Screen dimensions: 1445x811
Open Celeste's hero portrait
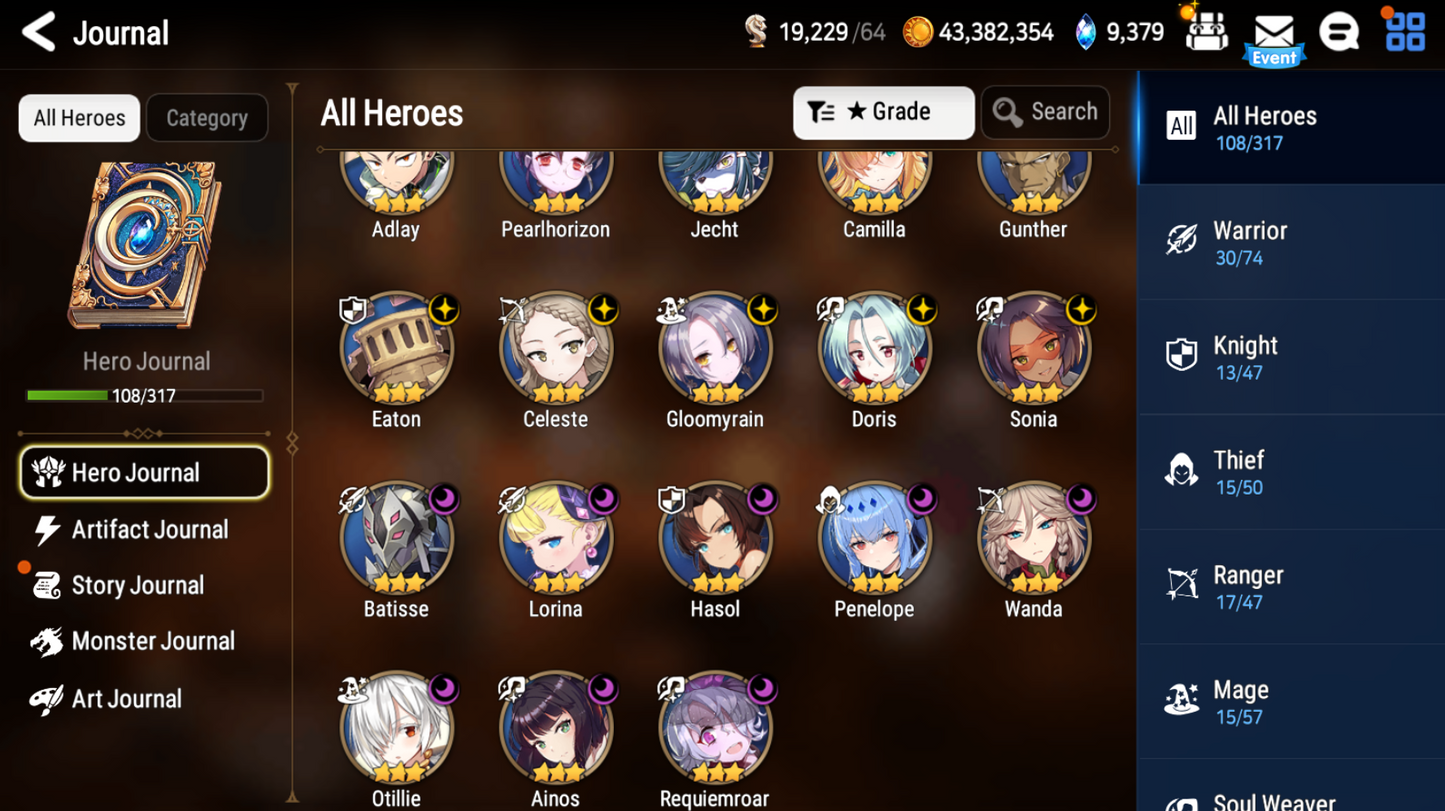point(556,350)
